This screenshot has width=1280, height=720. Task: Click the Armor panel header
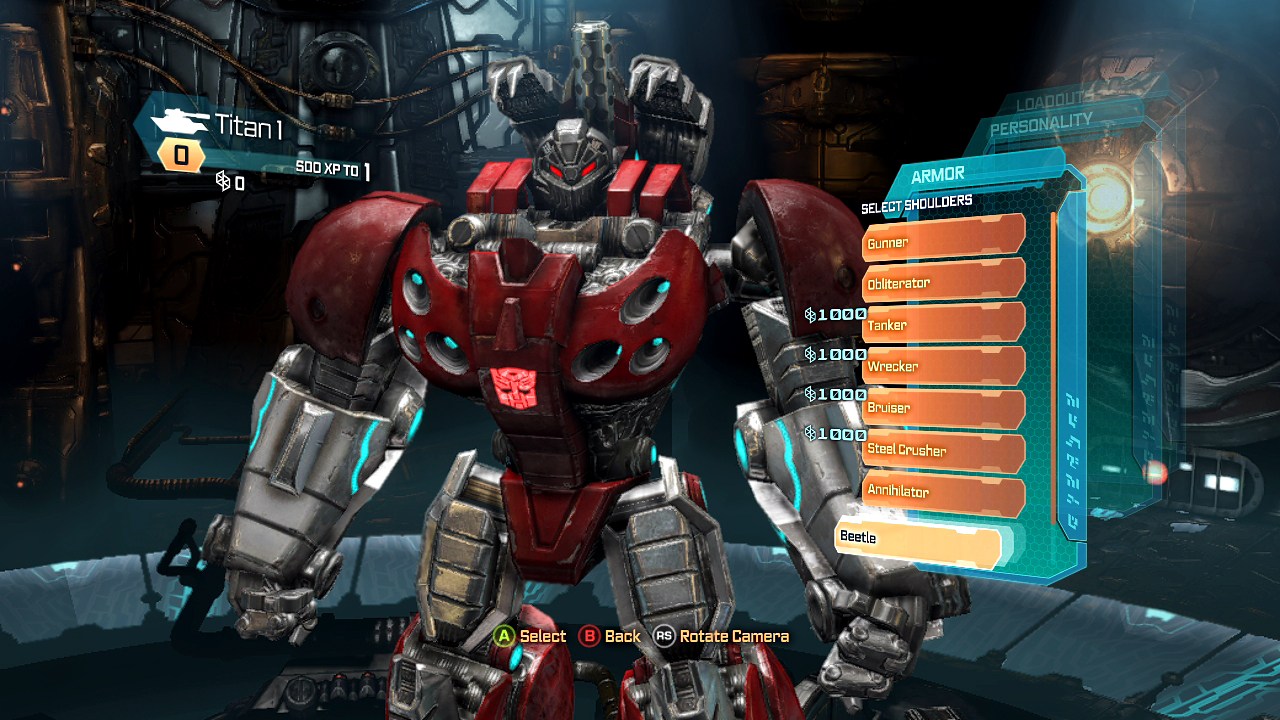coord(938,175)
